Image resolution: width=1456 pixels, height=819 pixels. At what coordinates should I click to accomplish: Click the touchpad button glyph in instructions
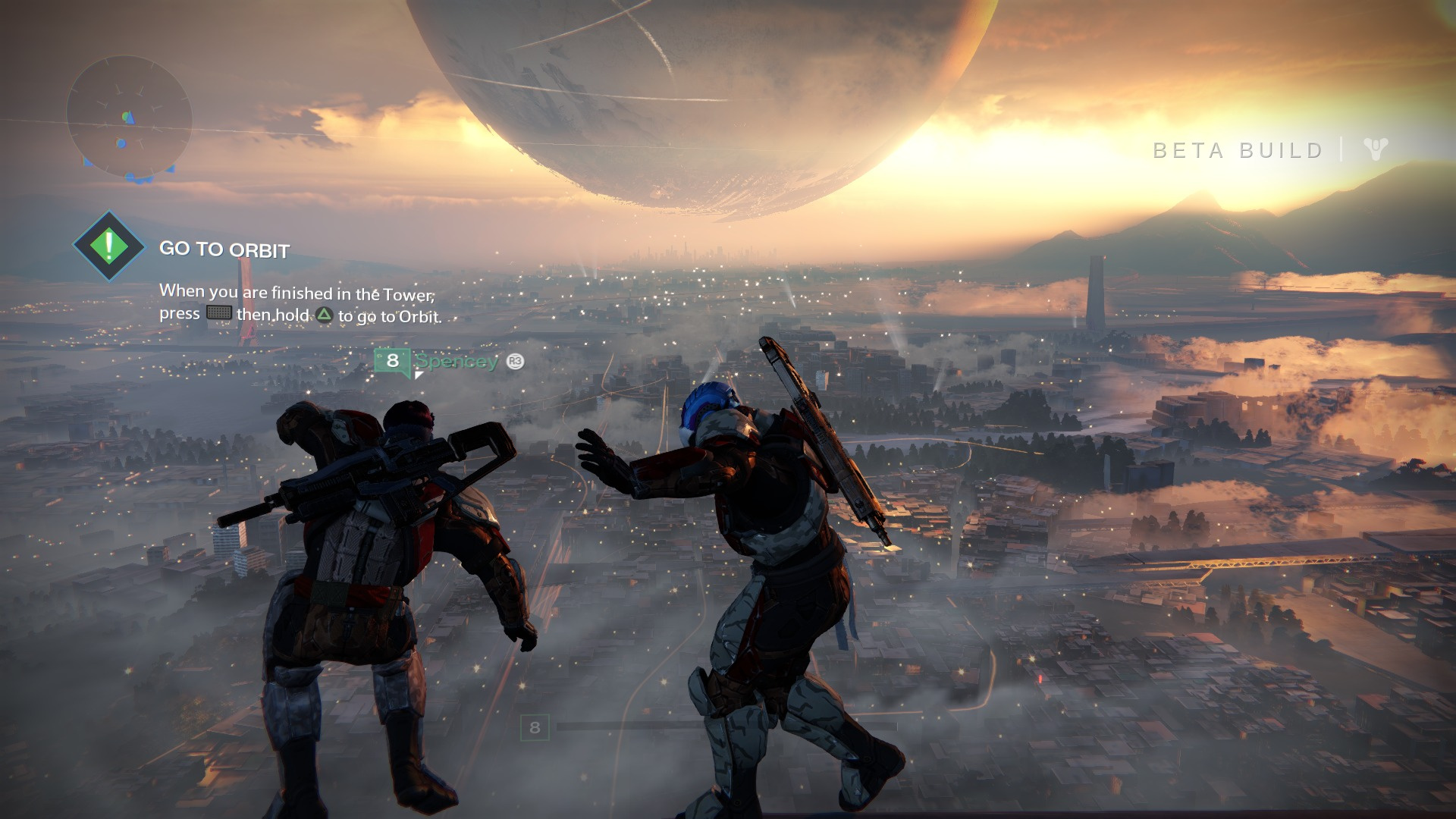(x=219, y=312)
